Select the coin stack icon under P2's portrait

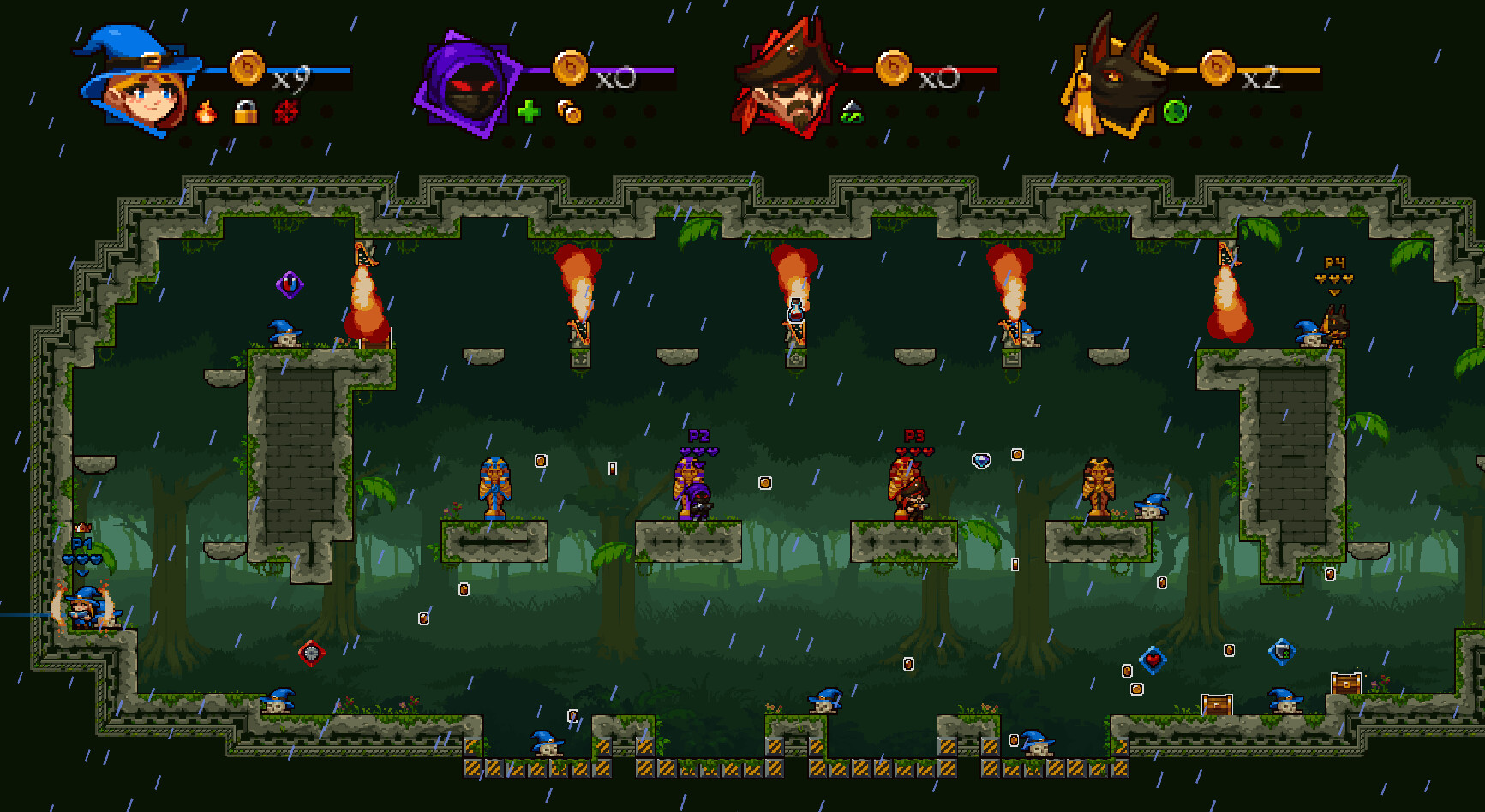(567, 110)
